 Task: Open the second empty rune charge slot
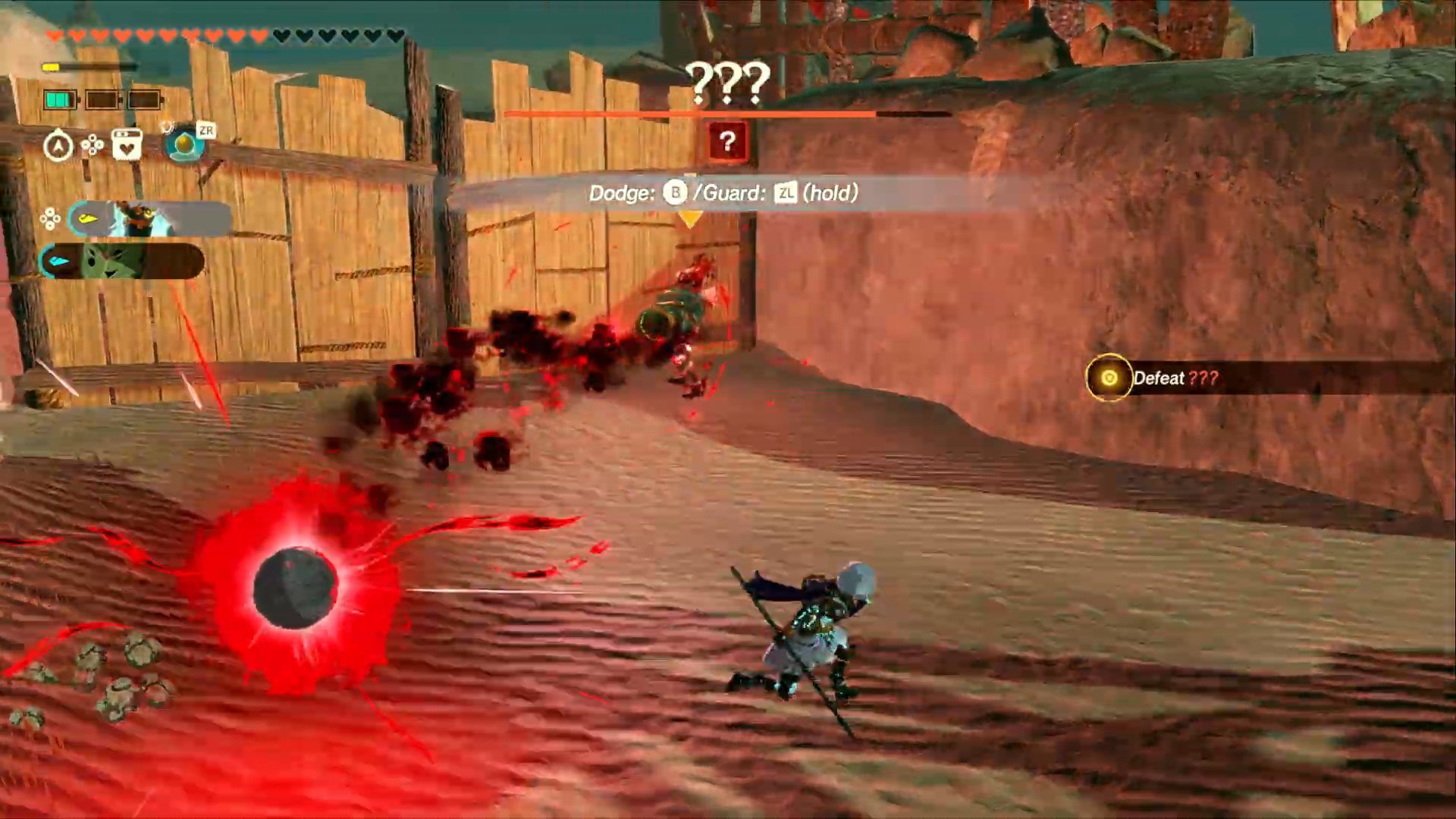click(102, 99)
